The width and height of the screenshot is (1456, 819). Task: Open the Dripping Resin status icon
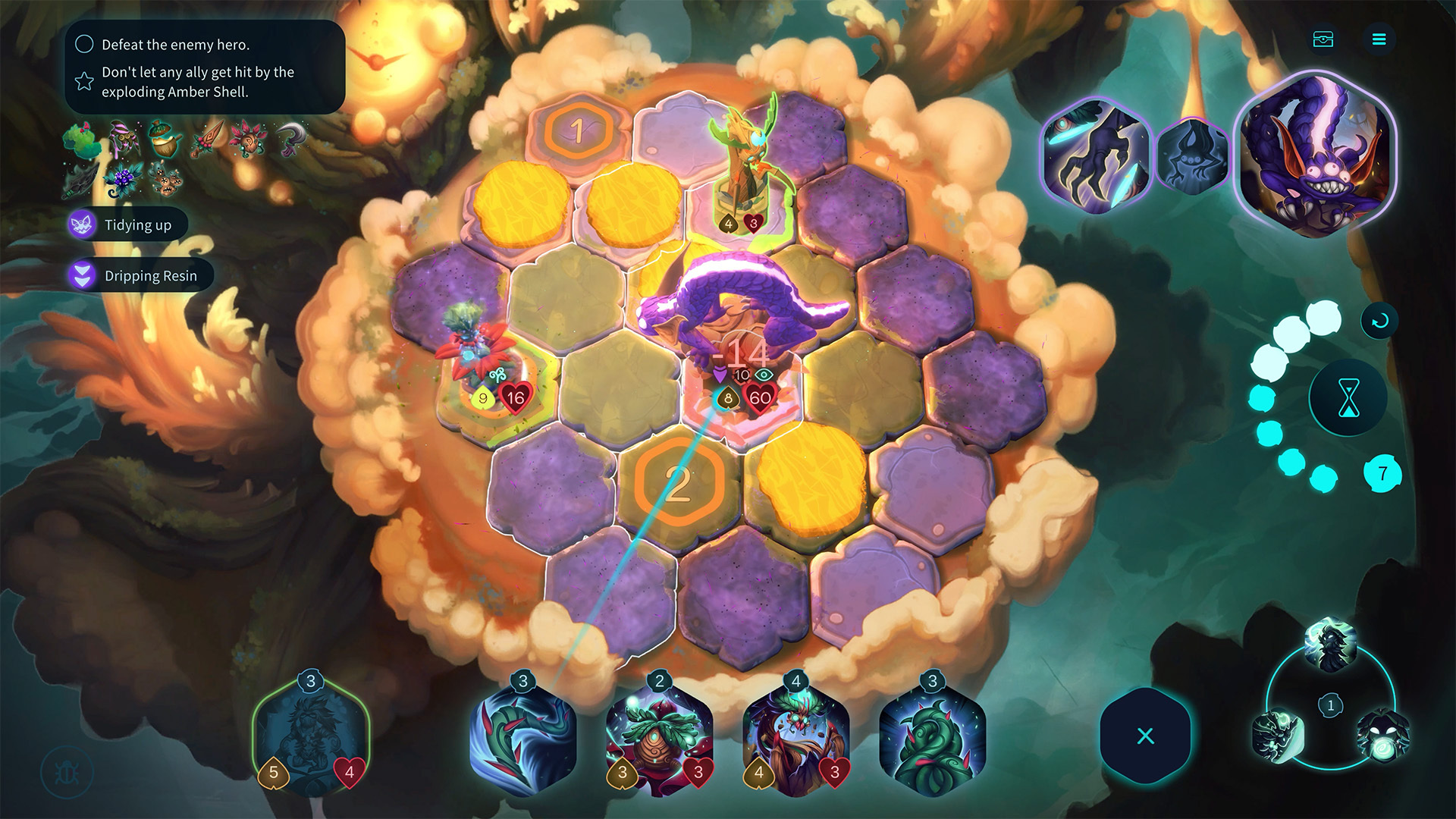tap(83, 275)
